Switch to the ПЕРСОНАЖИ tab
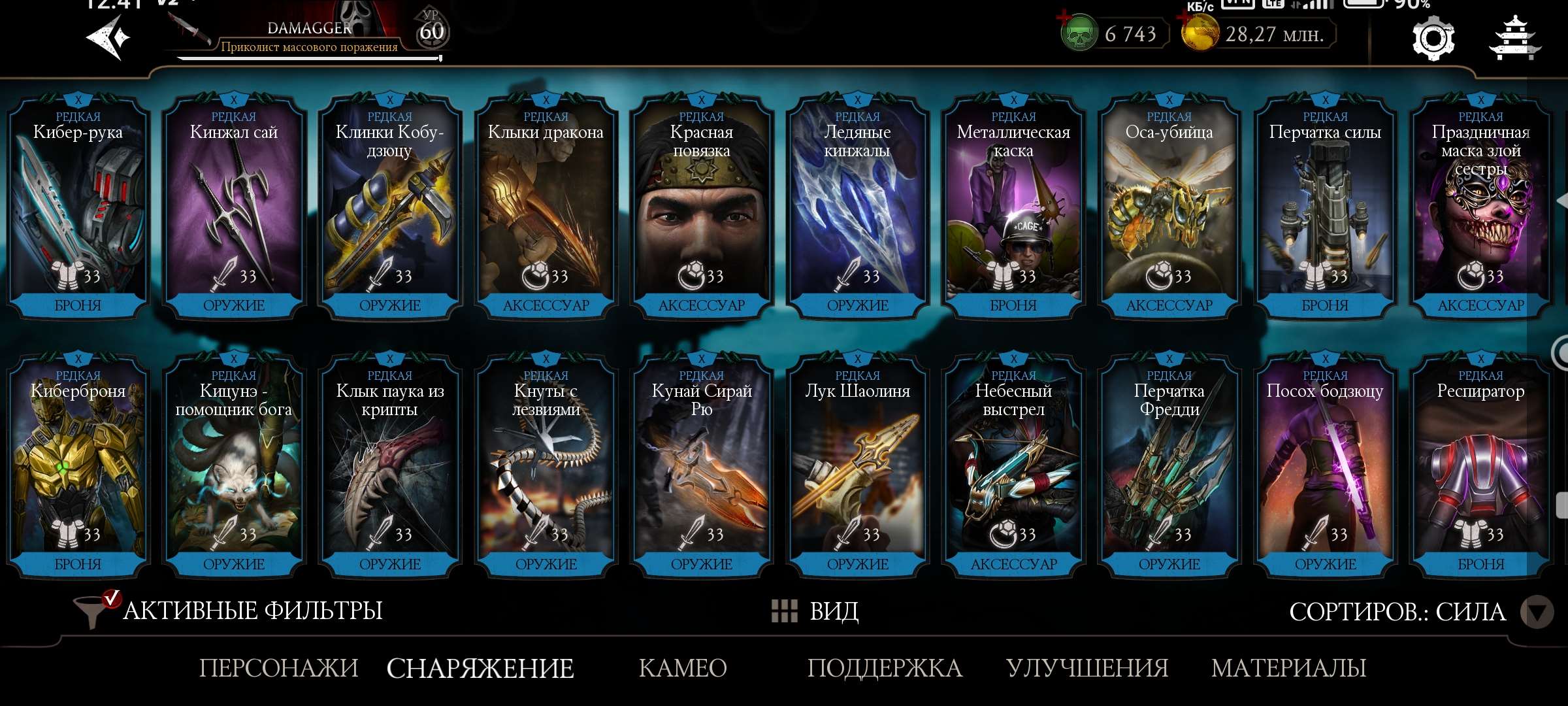The image size is (1568, 706). 280,668
